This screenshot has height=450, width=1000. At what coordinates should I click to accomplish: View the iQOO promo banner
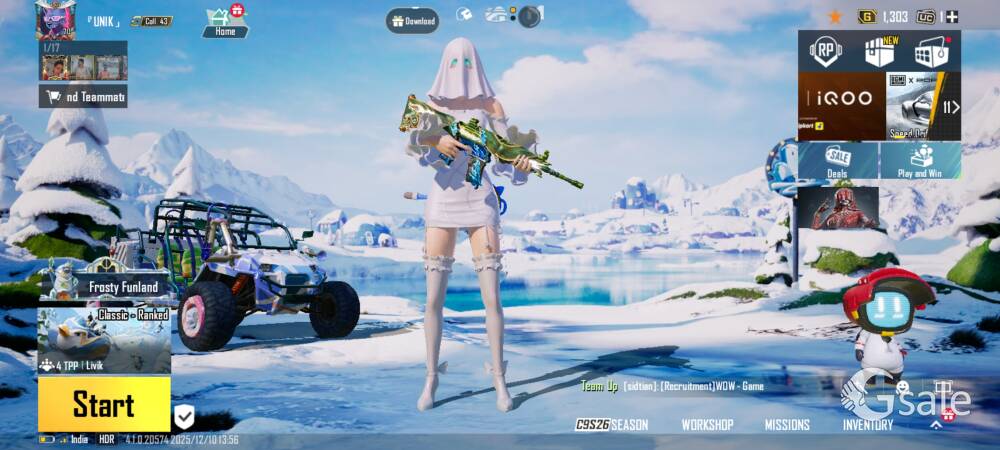point(841,105)
